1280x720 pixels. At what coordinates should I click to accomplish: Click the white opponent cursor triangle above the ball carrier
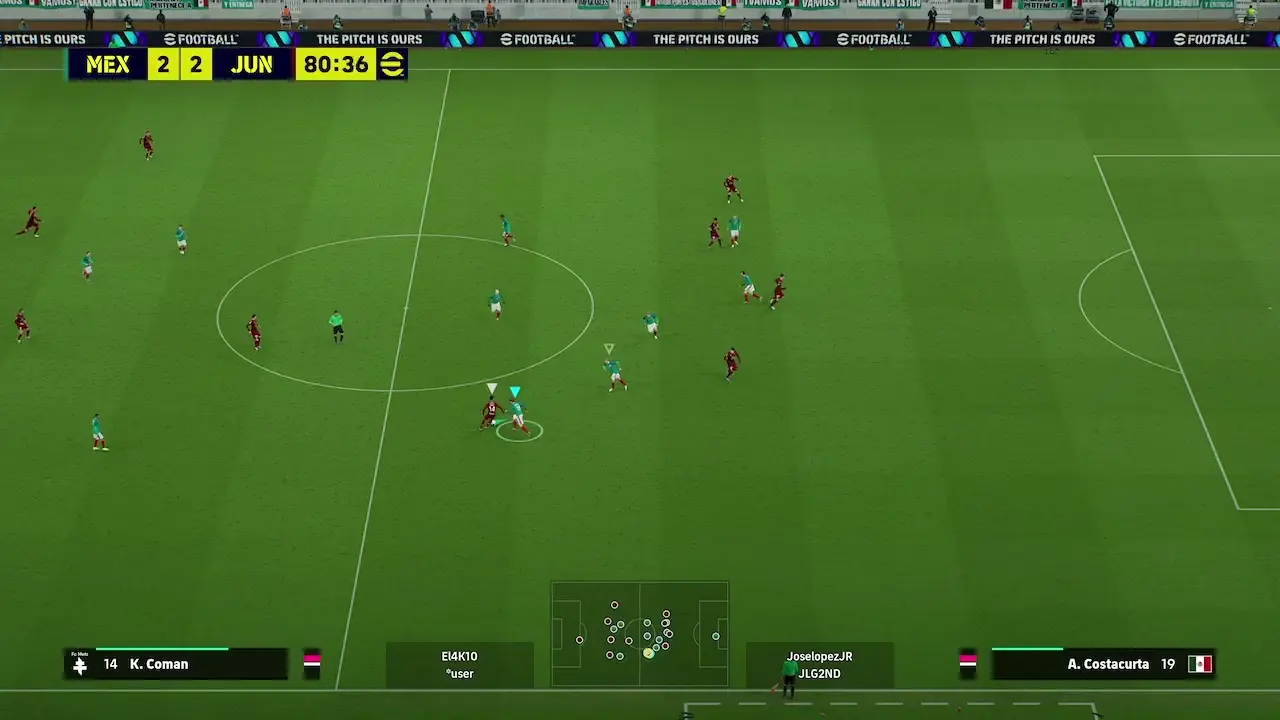(x=492, y=387)
